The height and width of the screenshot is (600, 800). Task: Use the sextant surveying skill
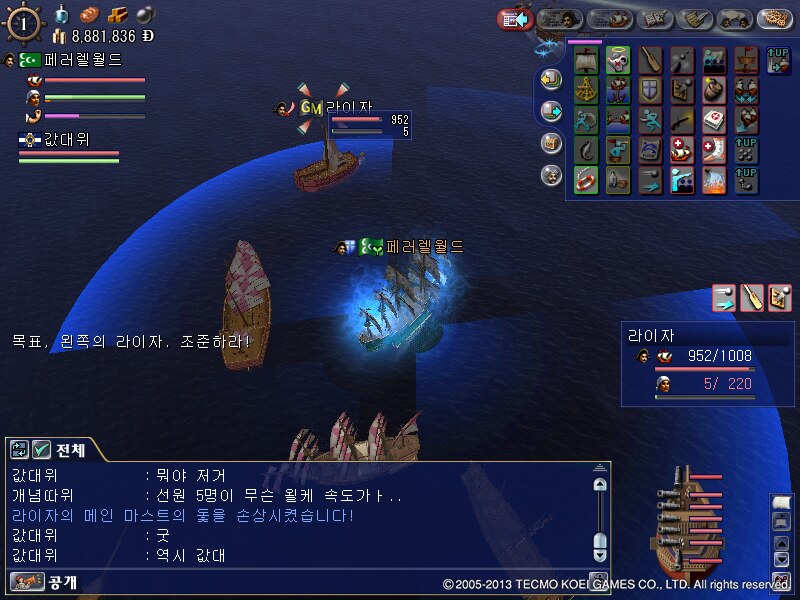pyautogui.click(x=586, y=91)
